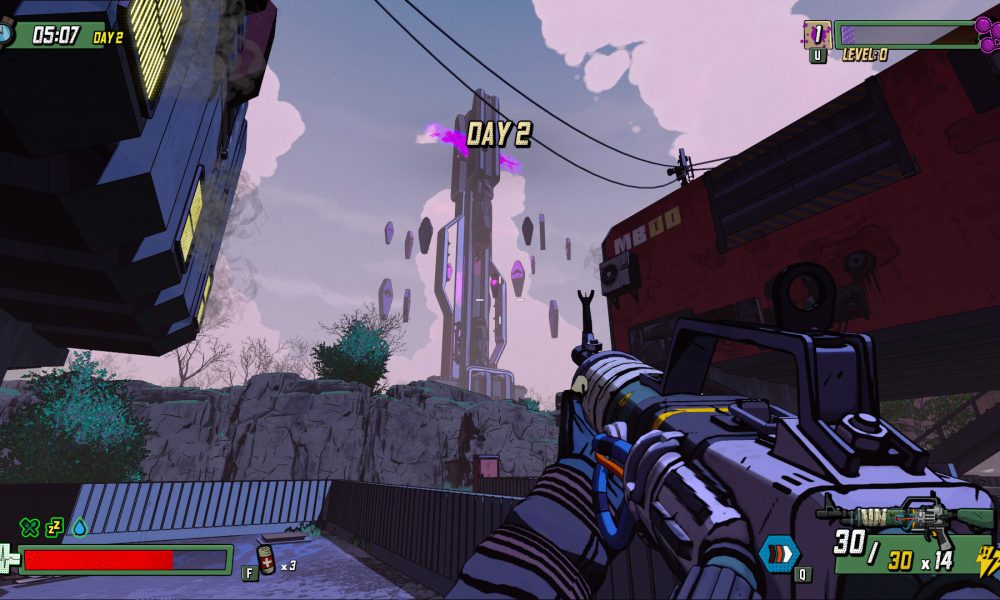Click the yellow lightning bolt icon
The image size is (1000, 600).
click(x=984, y=560)
